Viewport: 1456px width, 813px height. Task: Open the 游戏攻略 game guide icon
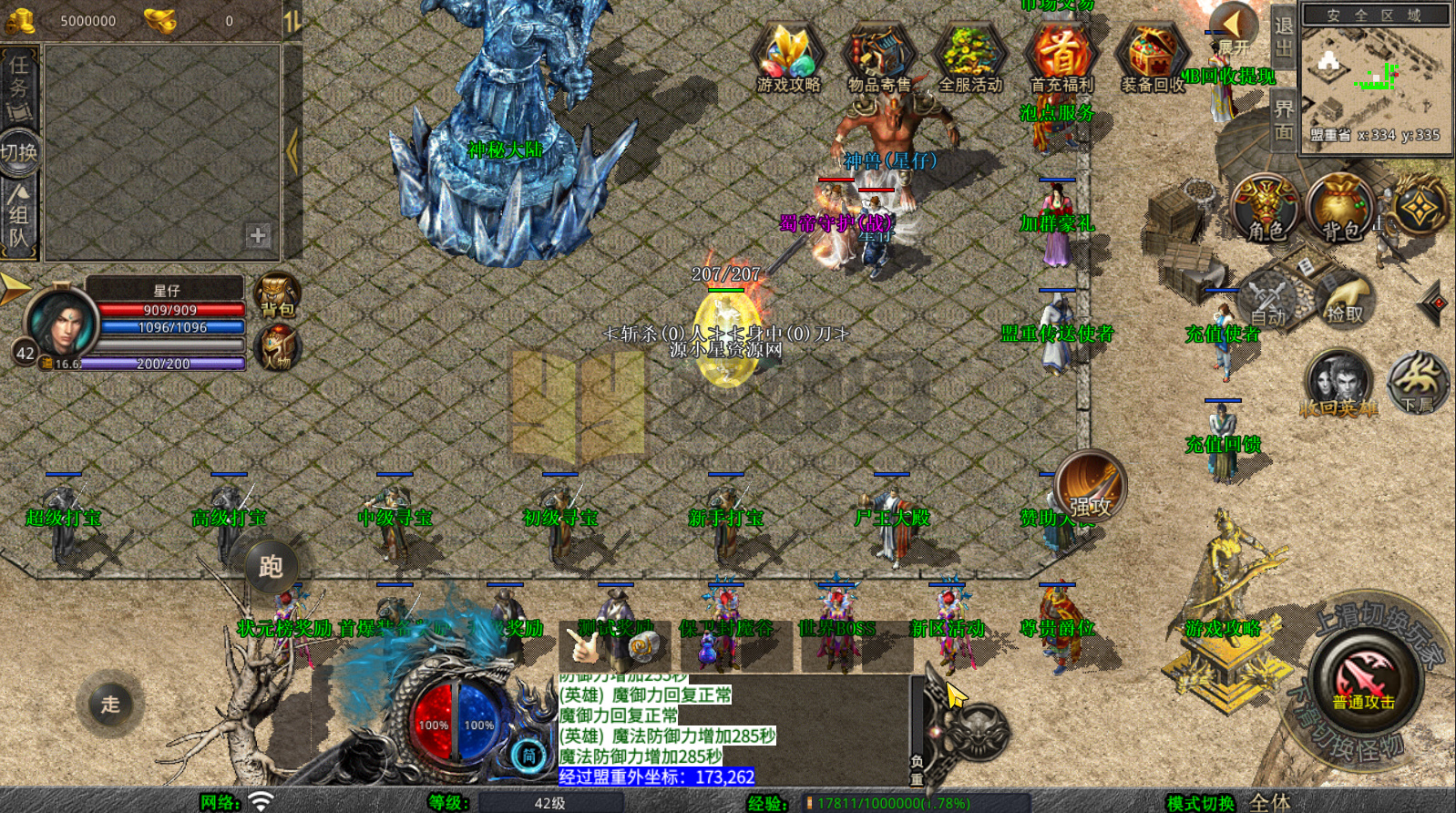coord(787,57)
